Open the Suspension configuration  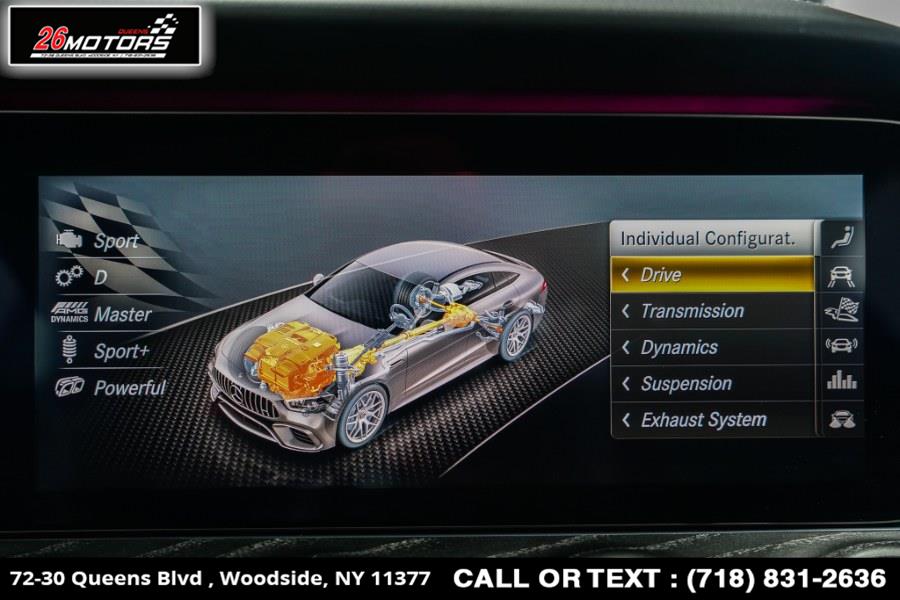point(712,383)
